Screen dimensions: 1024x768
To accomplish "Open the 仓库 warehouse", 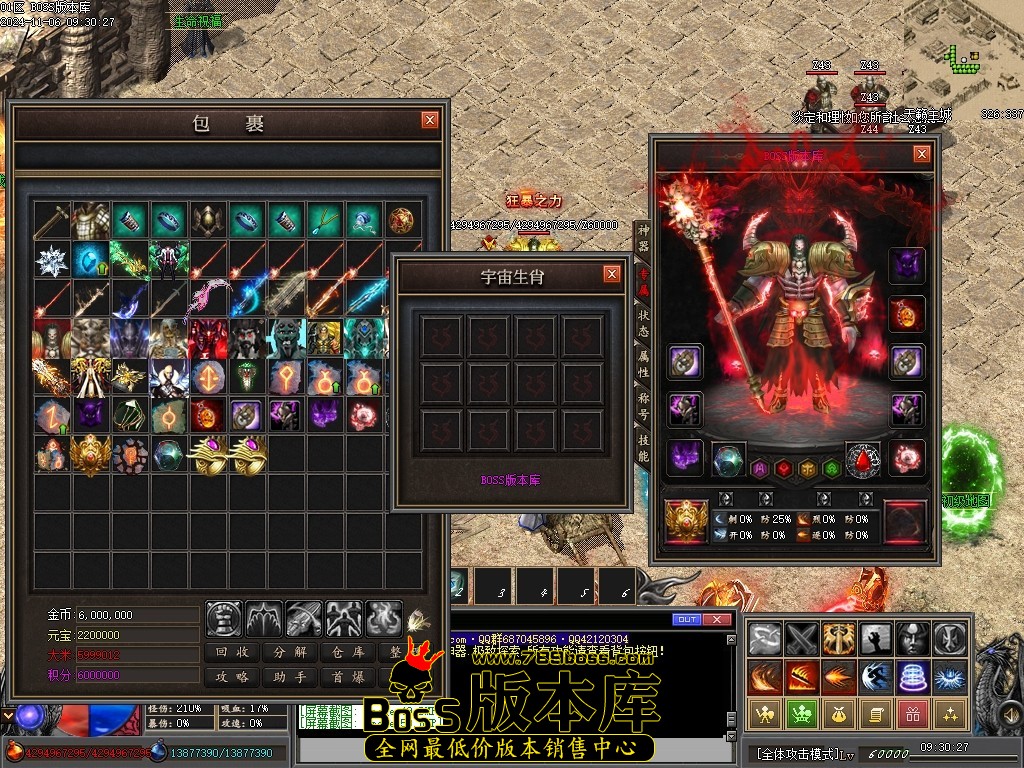I will (347, 653).
